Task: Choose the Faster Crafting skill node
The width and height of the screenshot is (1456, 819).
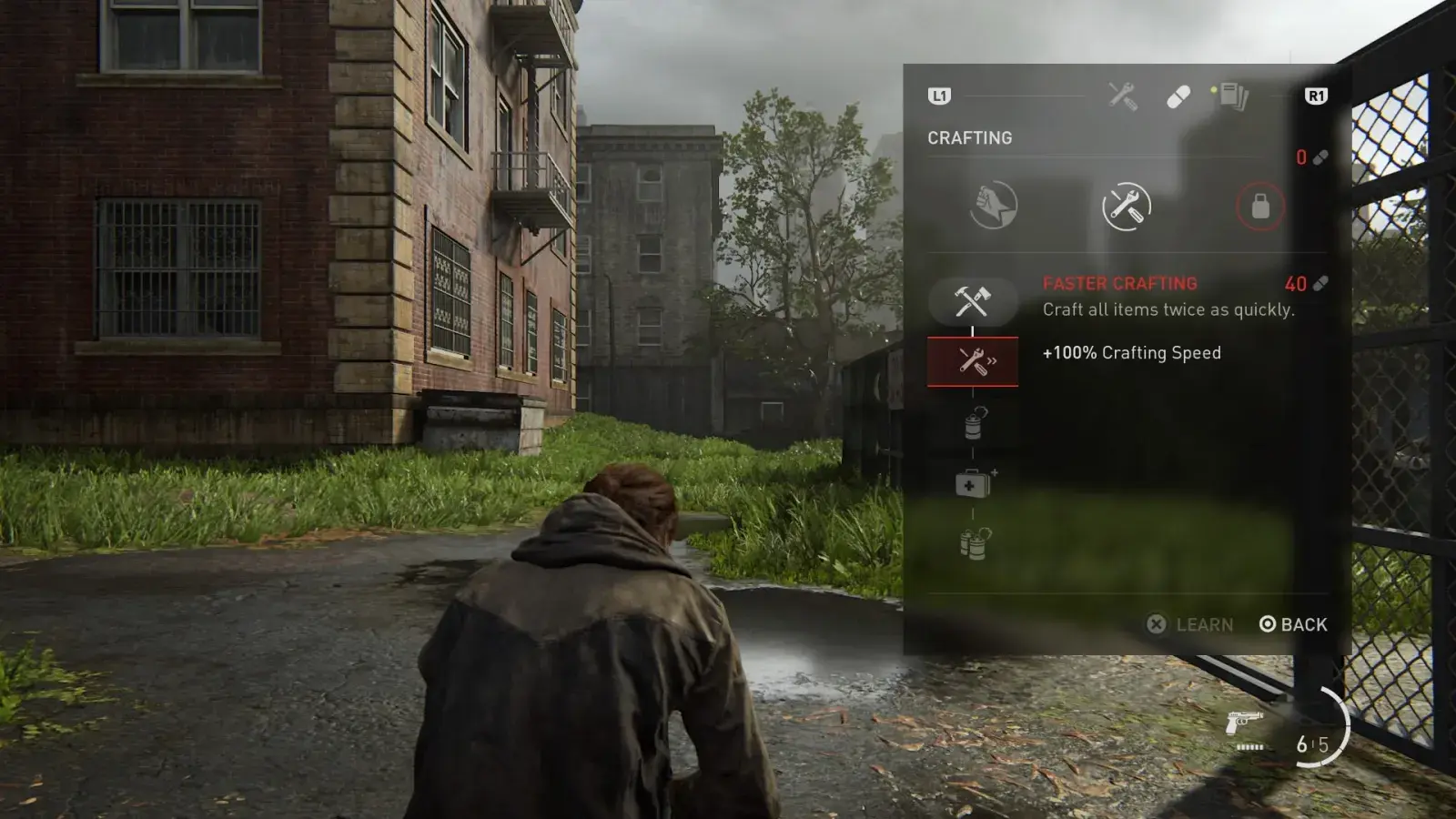Action: coord(973,361)
